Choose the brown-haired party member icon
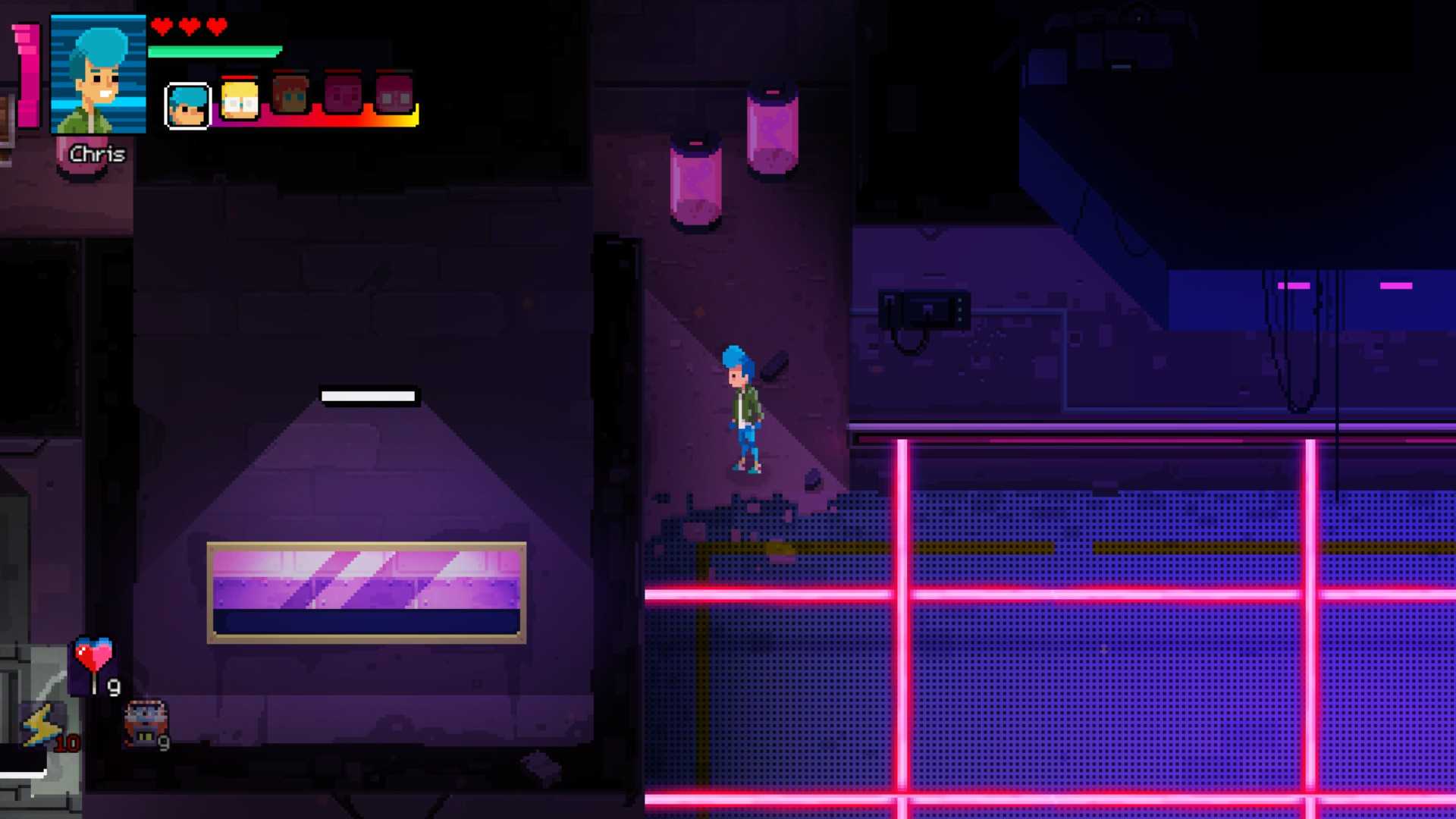The width and height of the screenshot is (1456, 819). [290, 96]
